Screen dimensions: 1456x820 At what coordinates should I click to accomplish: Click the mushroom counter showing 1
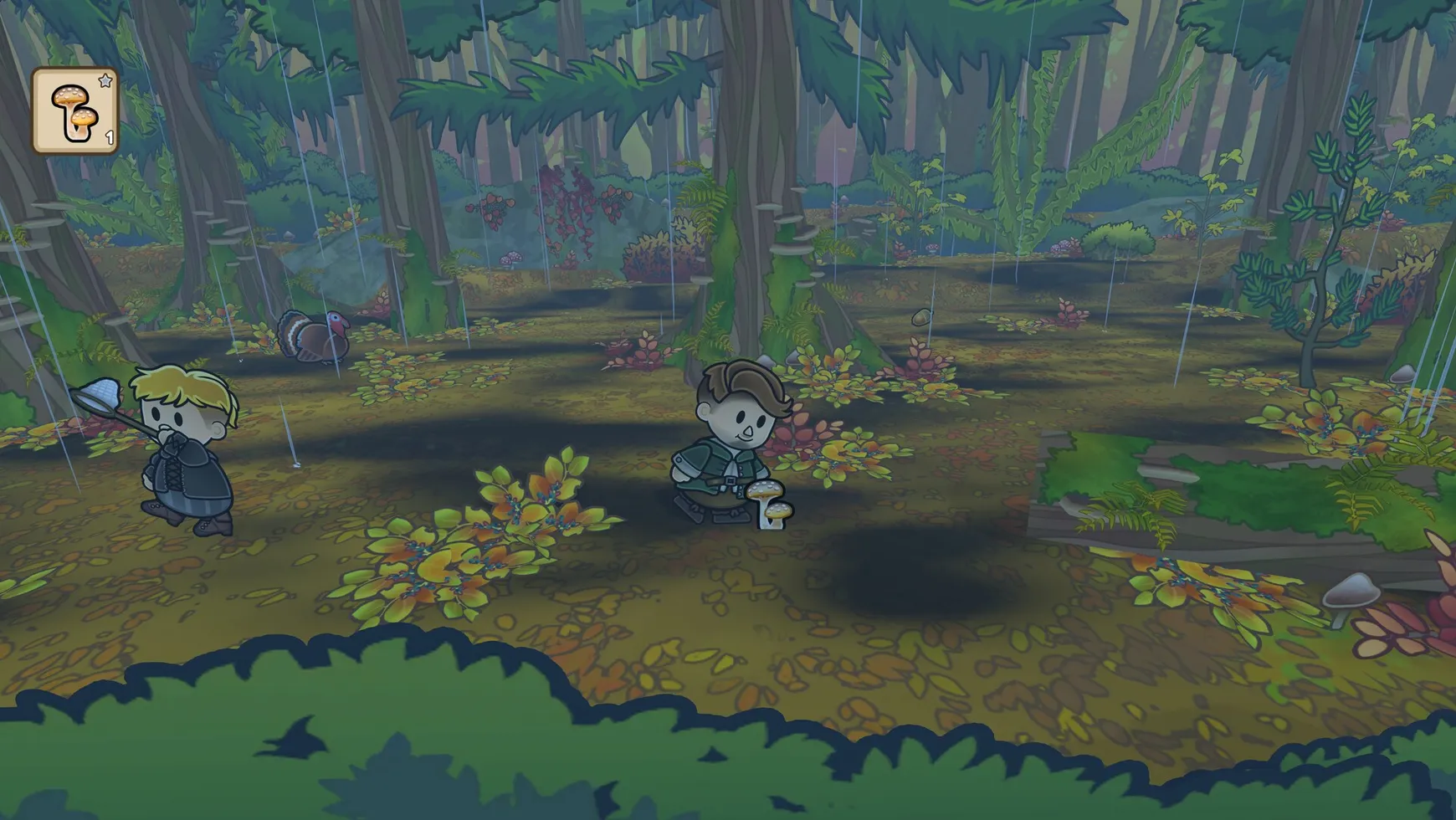(110, 134)
